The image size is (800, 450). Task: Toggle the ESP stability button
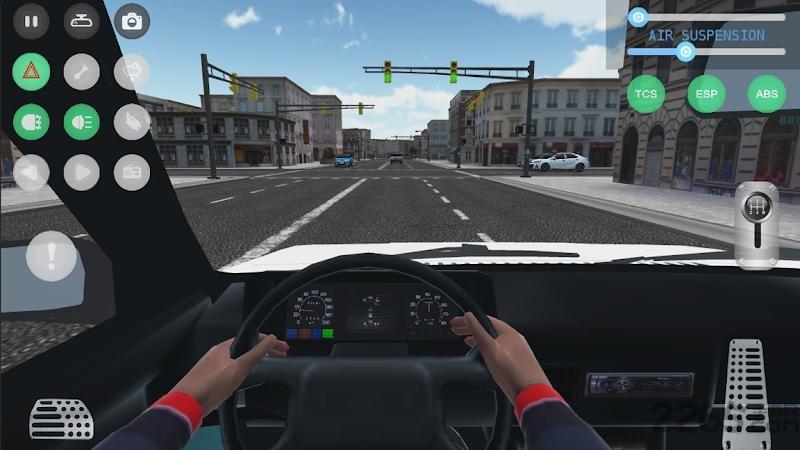706,93
